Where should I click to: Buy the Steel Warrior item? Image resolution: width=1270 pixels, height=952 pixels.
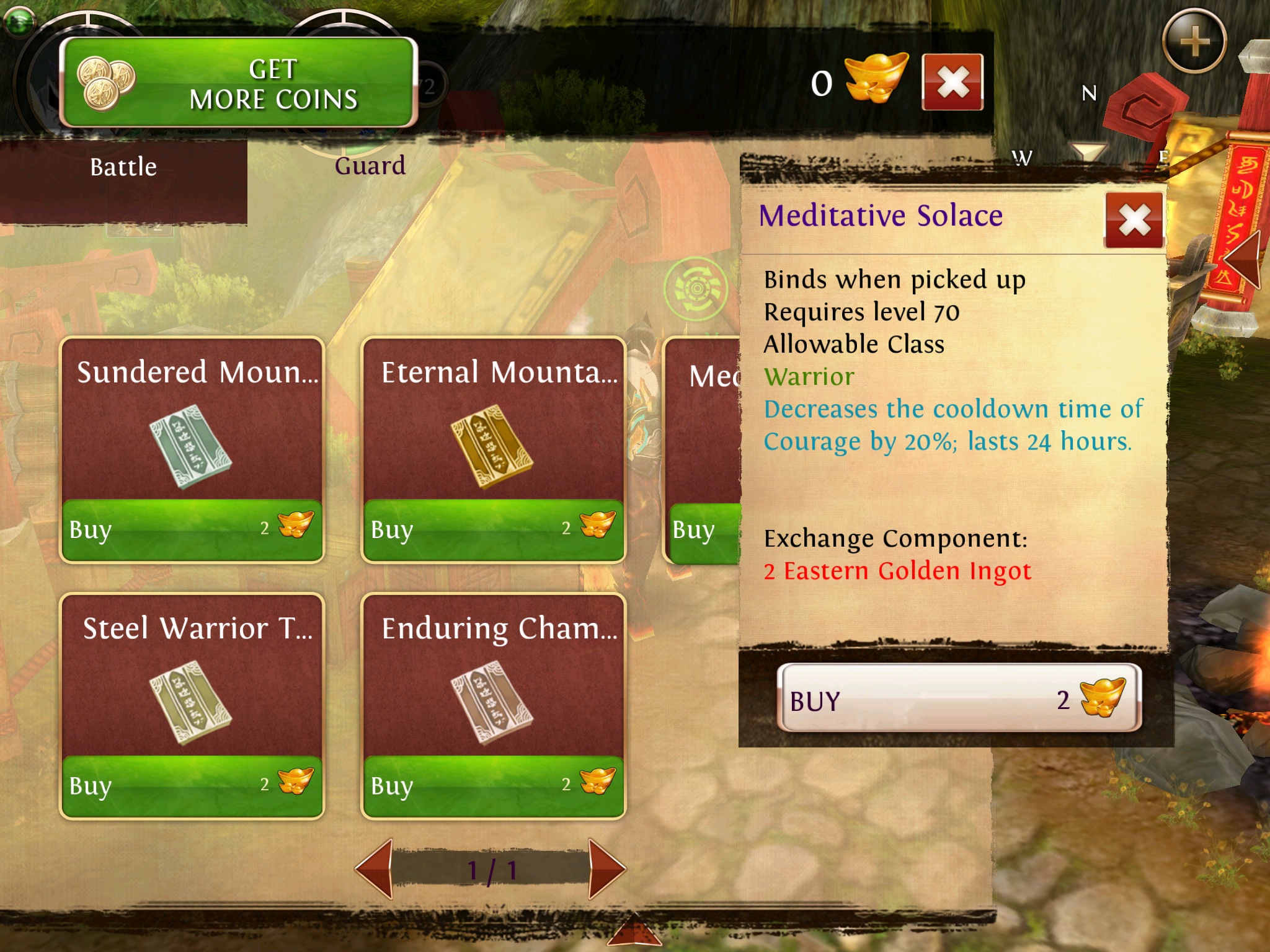192,785
